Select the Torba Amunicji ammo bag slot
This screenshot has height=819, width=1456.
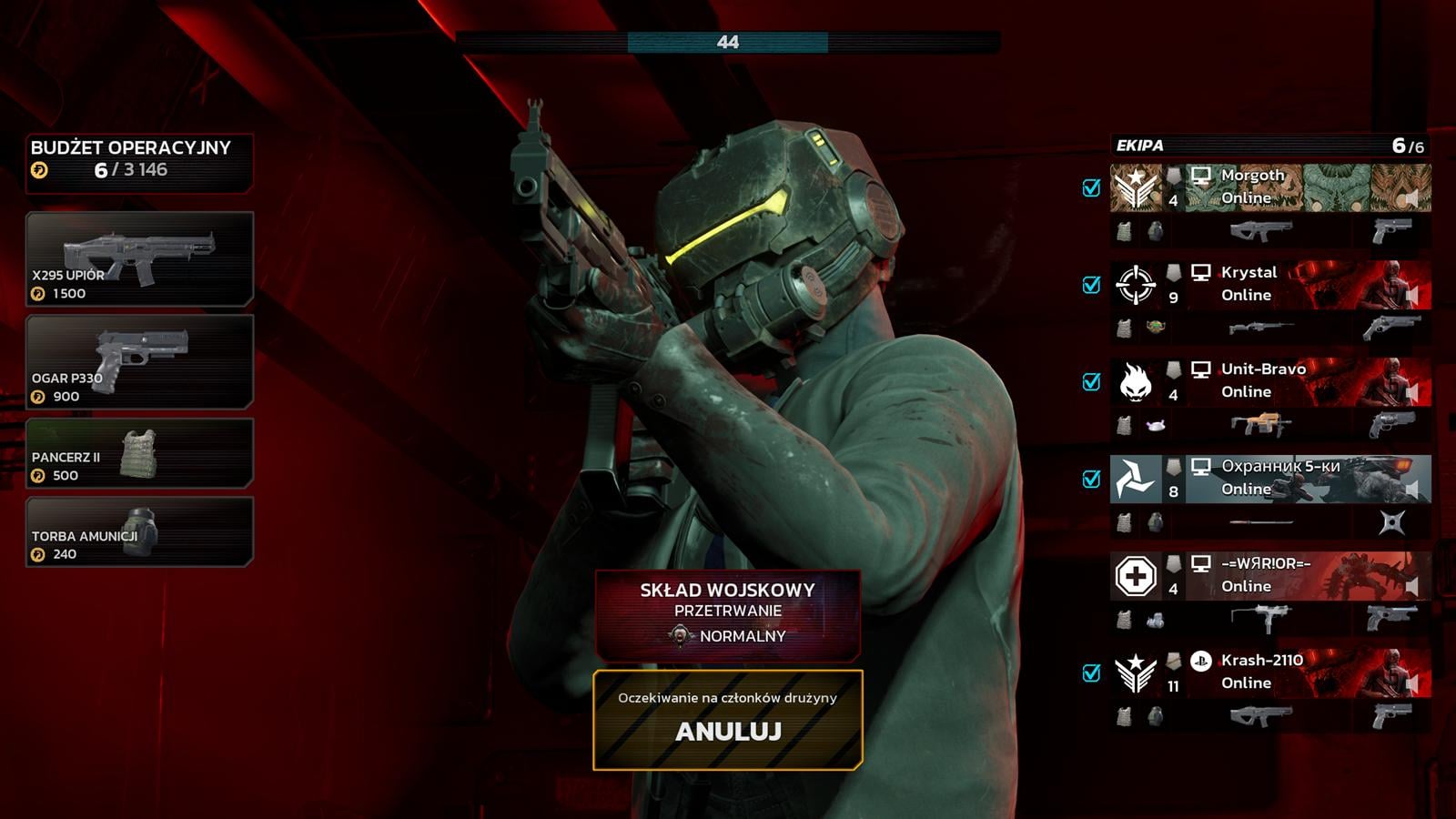(x=139, y=532)
